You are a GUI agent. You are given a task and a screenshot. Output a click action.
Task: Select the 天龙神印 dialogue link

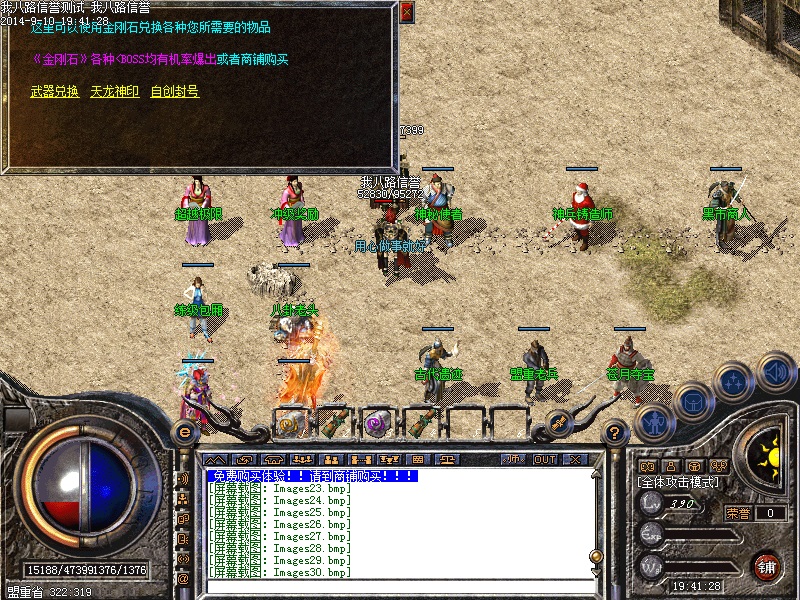(114, 91)
